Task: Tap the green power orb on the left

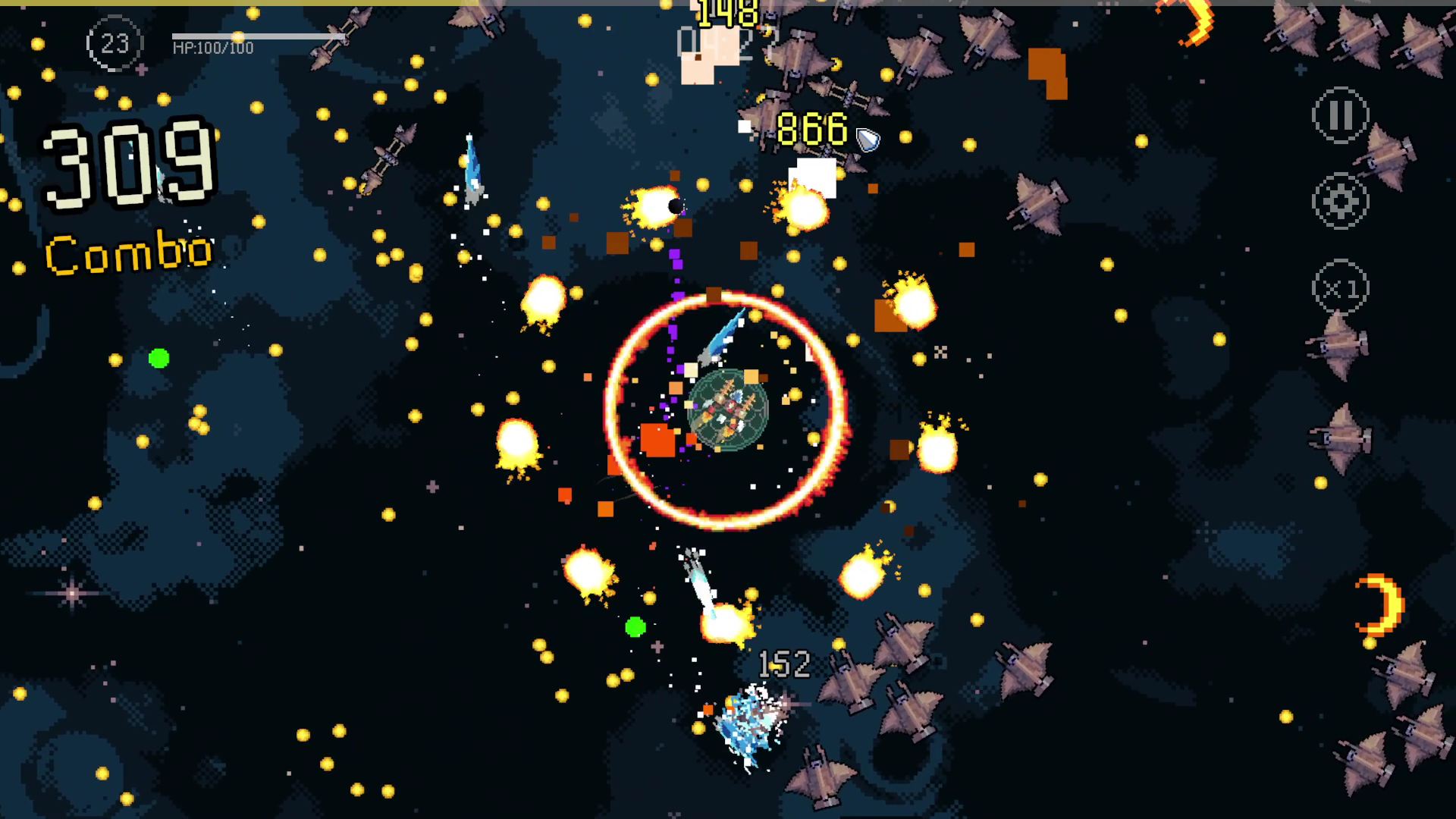Action: click(x=158, y=356)
